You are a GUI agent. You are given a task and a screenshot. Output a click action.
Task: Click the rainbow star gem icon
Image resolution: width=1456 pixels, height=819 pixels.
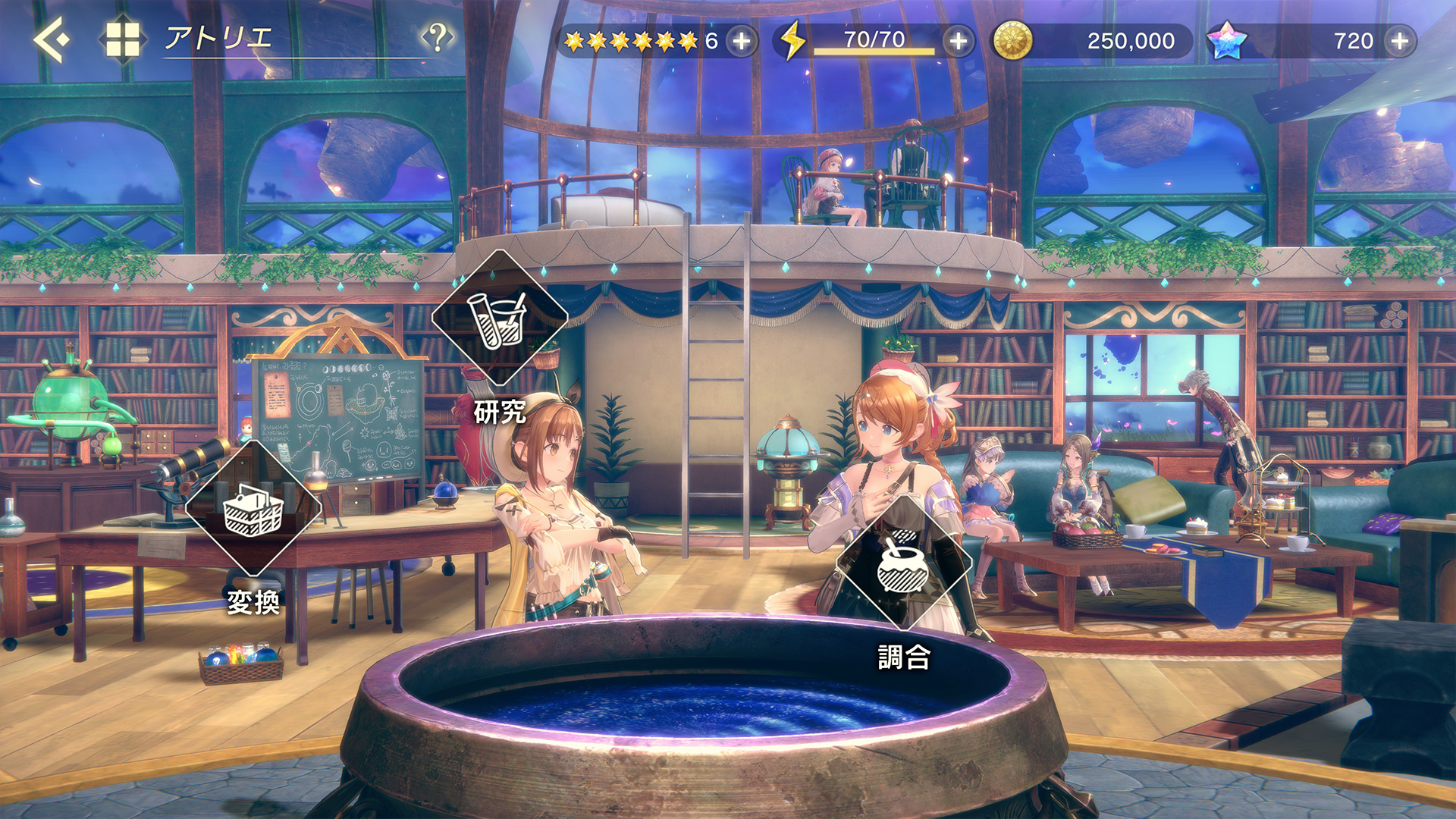click(x=1226, y=41)
